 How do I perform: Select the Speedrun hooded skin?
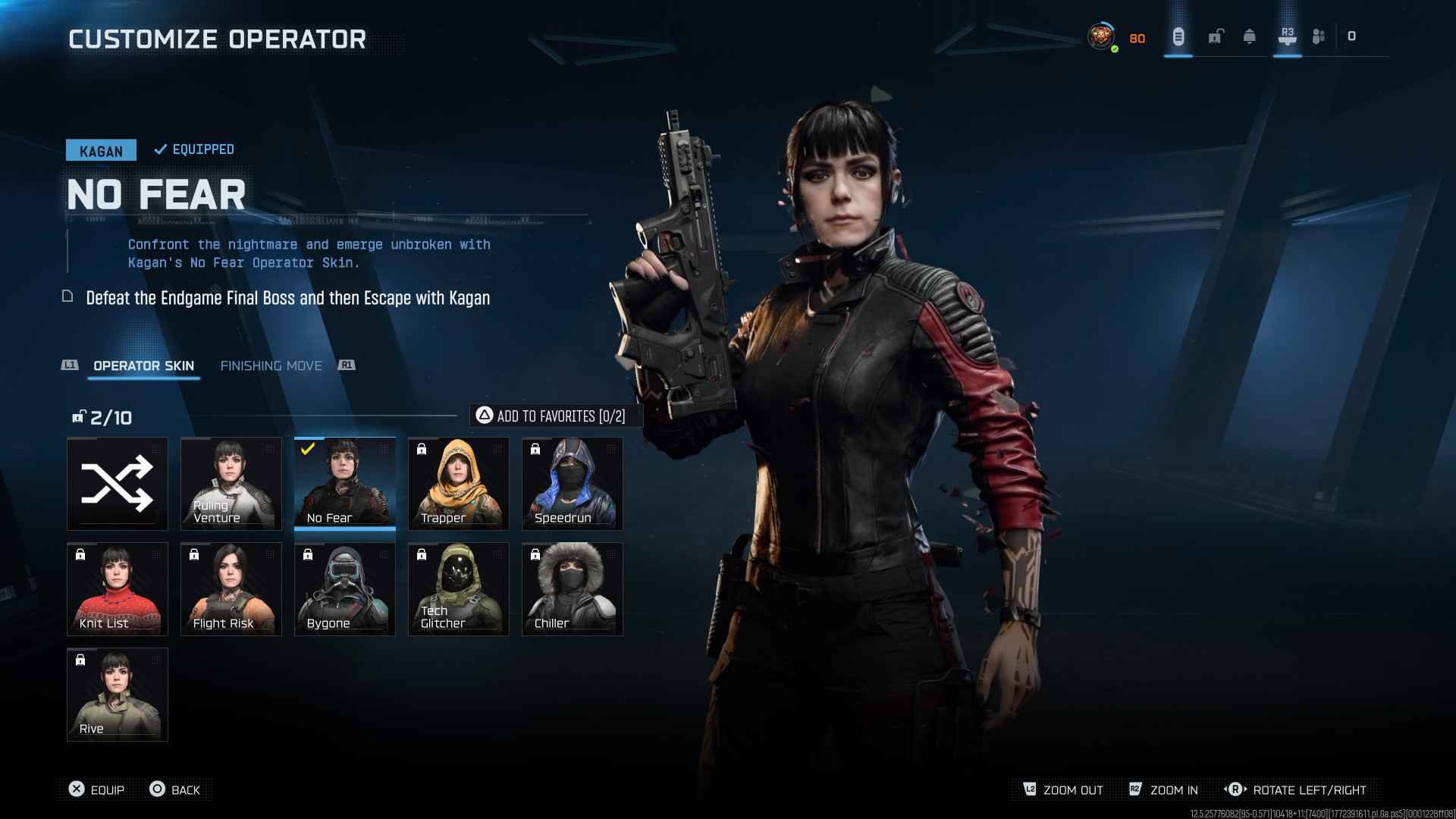click(x=573, y=484)
